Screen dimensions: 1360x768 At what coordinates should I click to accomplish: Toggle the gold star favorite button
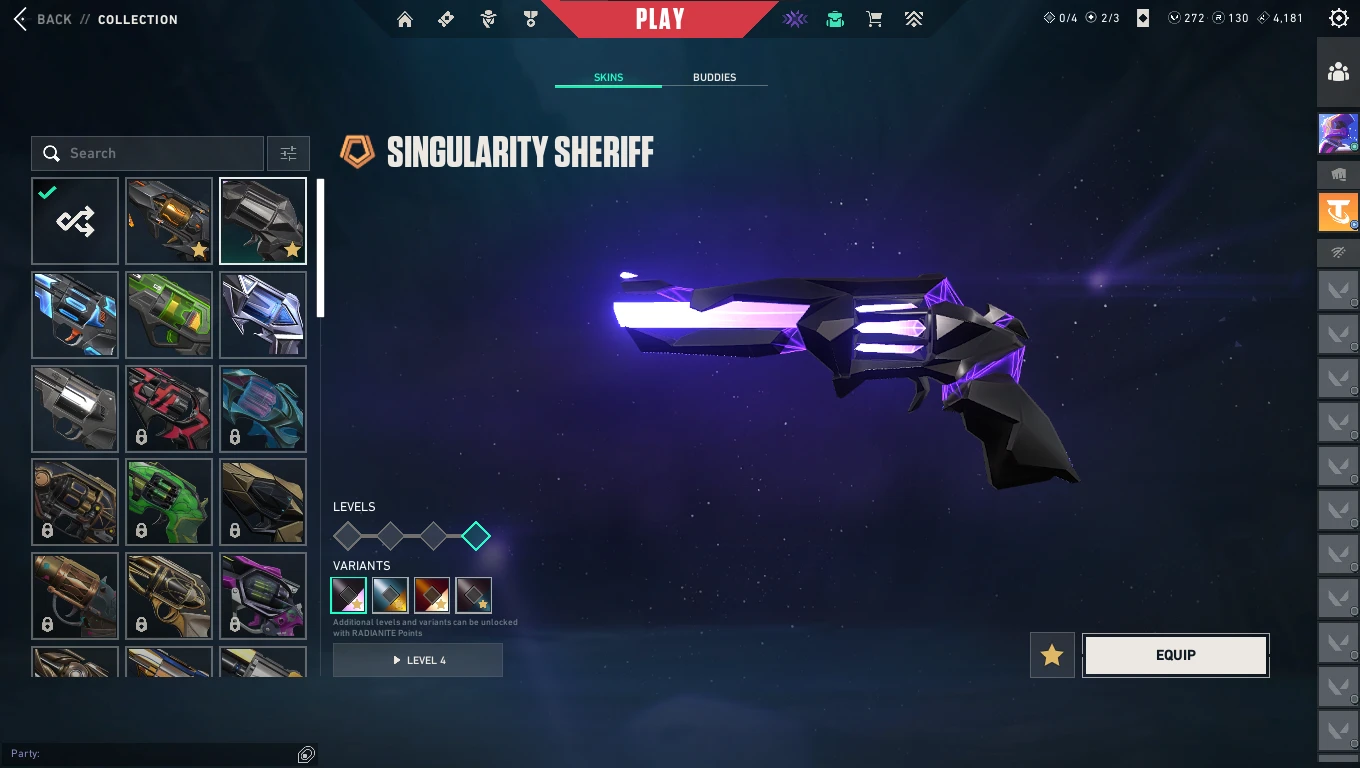[1052, 655]
